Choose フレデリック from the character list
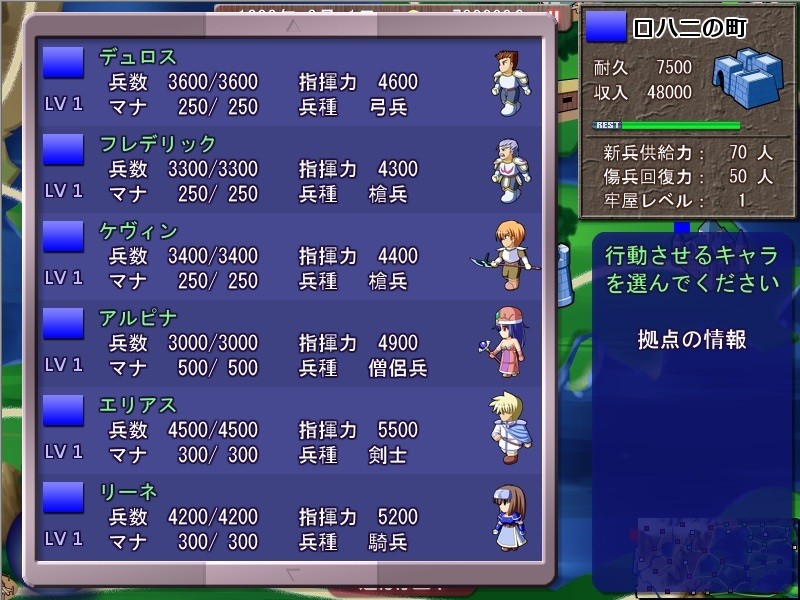The image size is (800, 600). point(290,169)
